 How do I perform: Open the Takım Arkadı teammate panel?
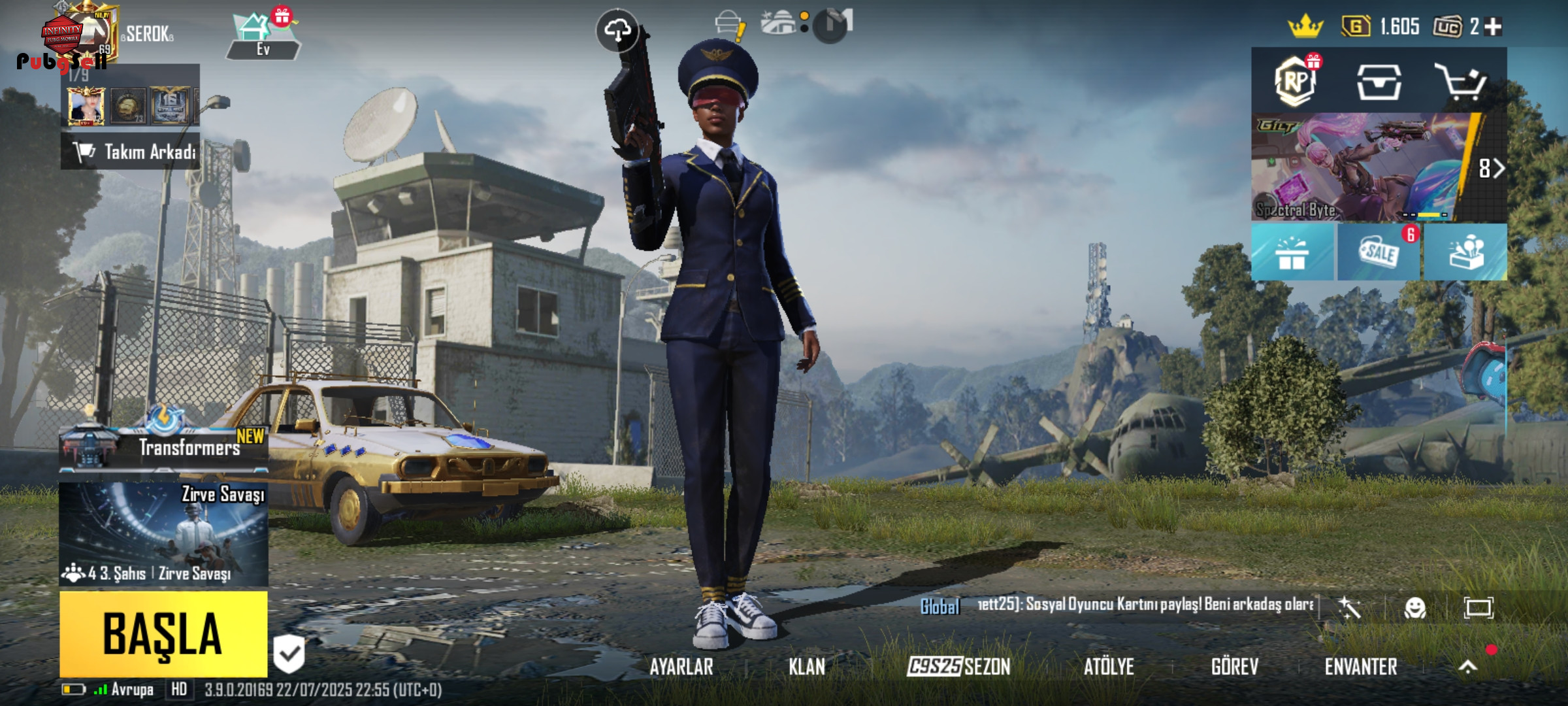(x=131, y=152)
